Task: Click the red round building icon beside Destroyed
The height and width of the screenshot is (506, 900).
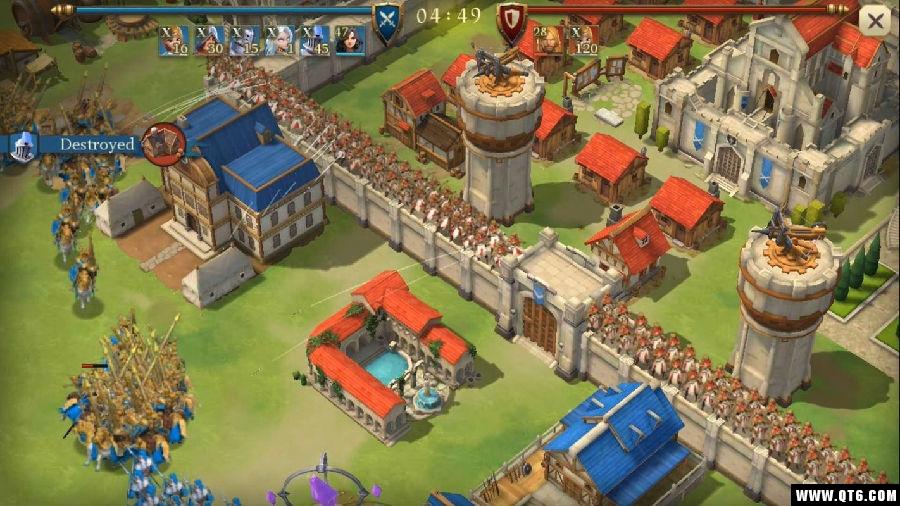Action: pyautogui.click(x=162, y=144)
